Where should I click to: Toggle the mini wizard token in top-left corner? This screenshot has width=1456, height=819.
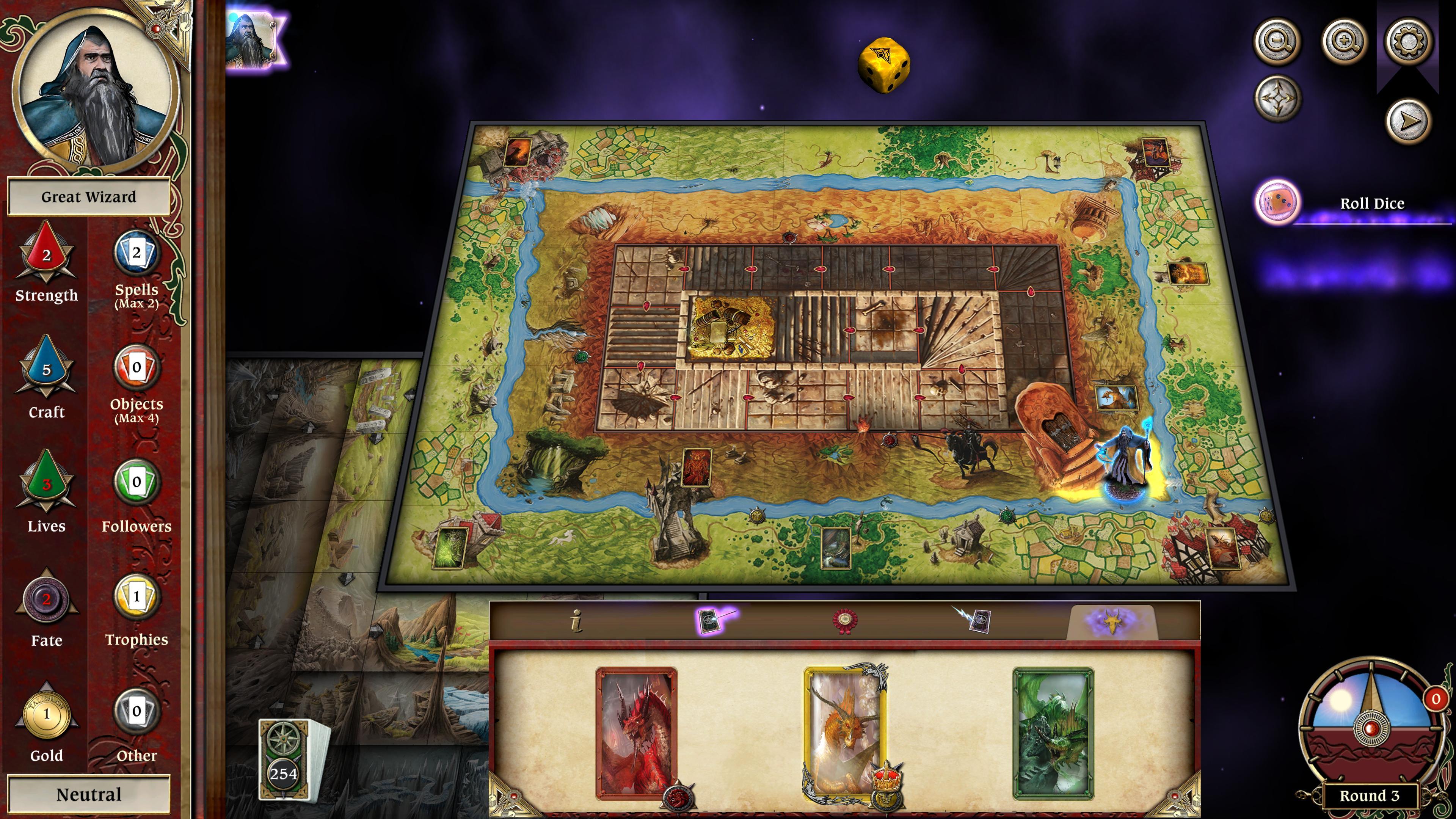249,41
